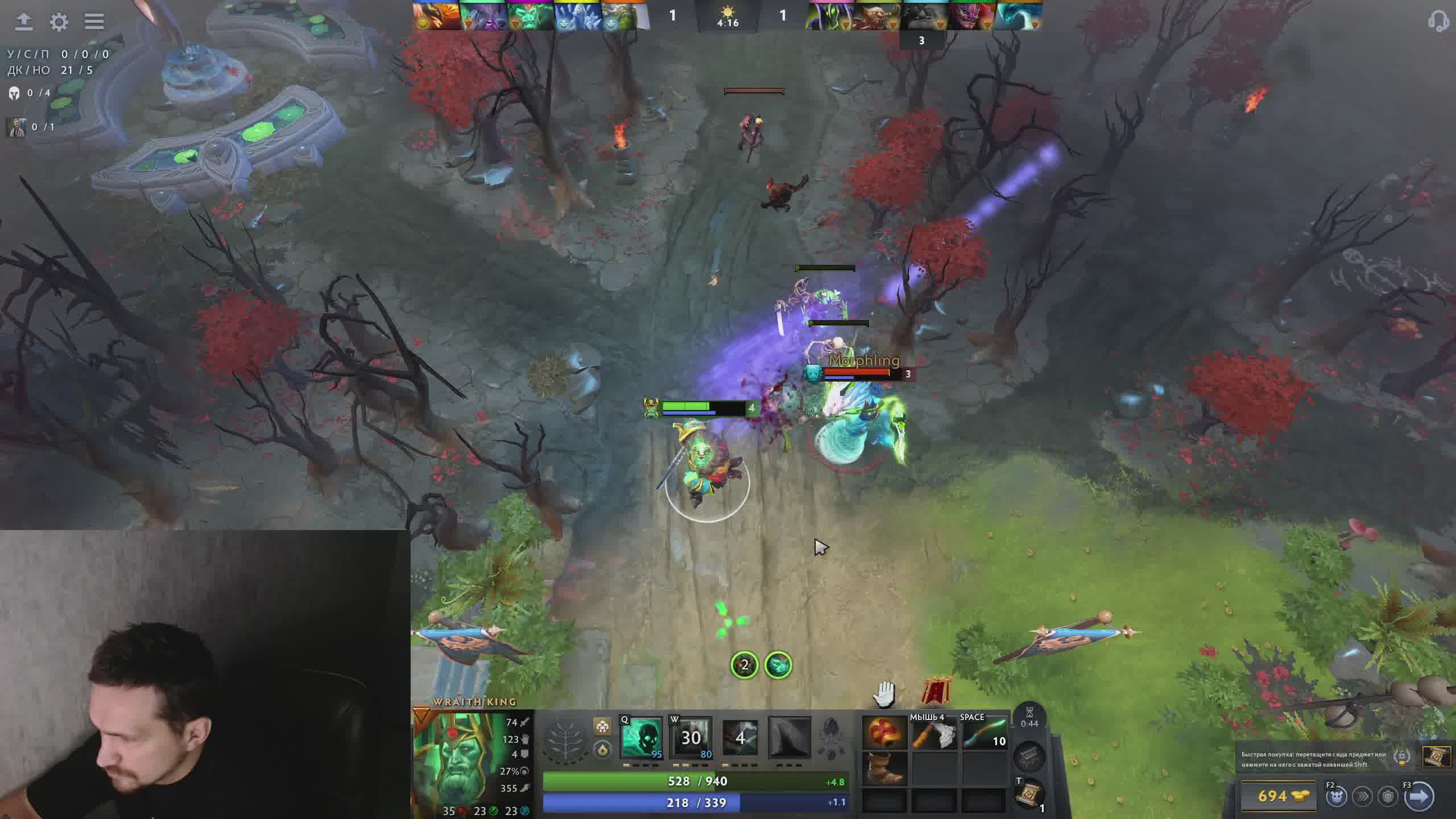Open the hamburger main menu
1456x819 pixels.
(94, 22)
